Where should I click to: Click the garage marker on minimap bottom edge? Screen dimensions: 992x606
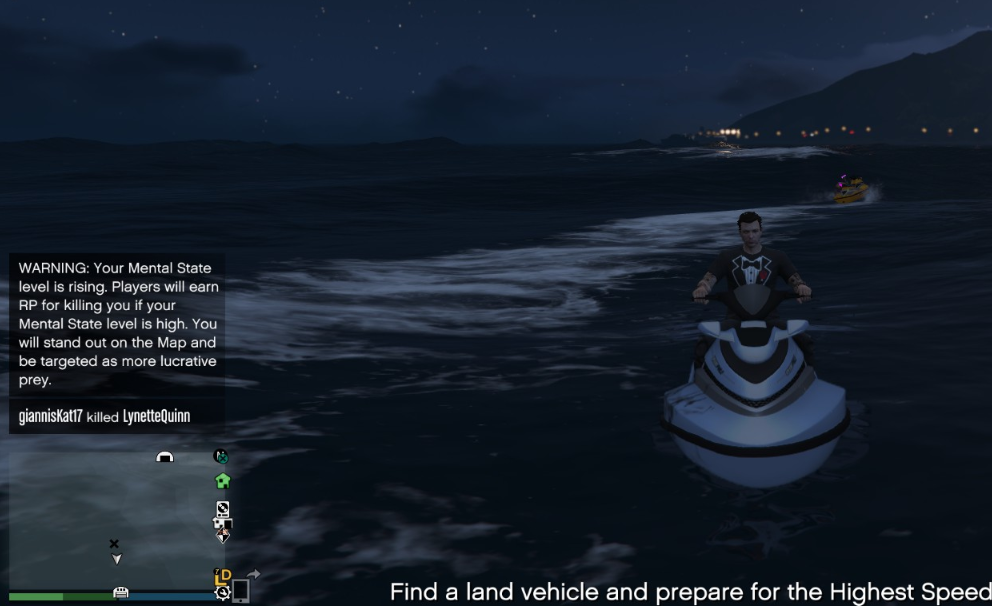[x=121, y=593]
